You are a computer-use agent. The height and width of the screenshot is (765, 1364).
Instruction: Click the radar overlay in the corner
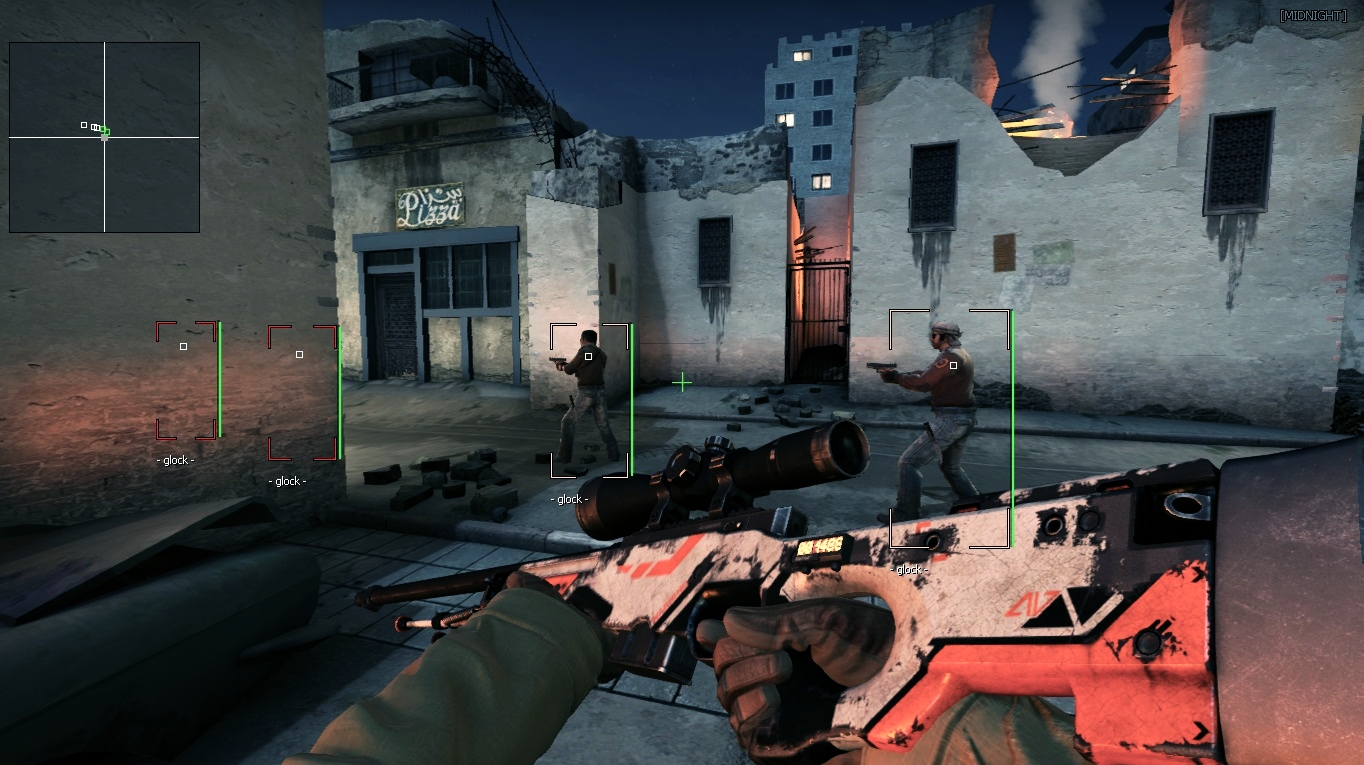[x=104, y=137]
